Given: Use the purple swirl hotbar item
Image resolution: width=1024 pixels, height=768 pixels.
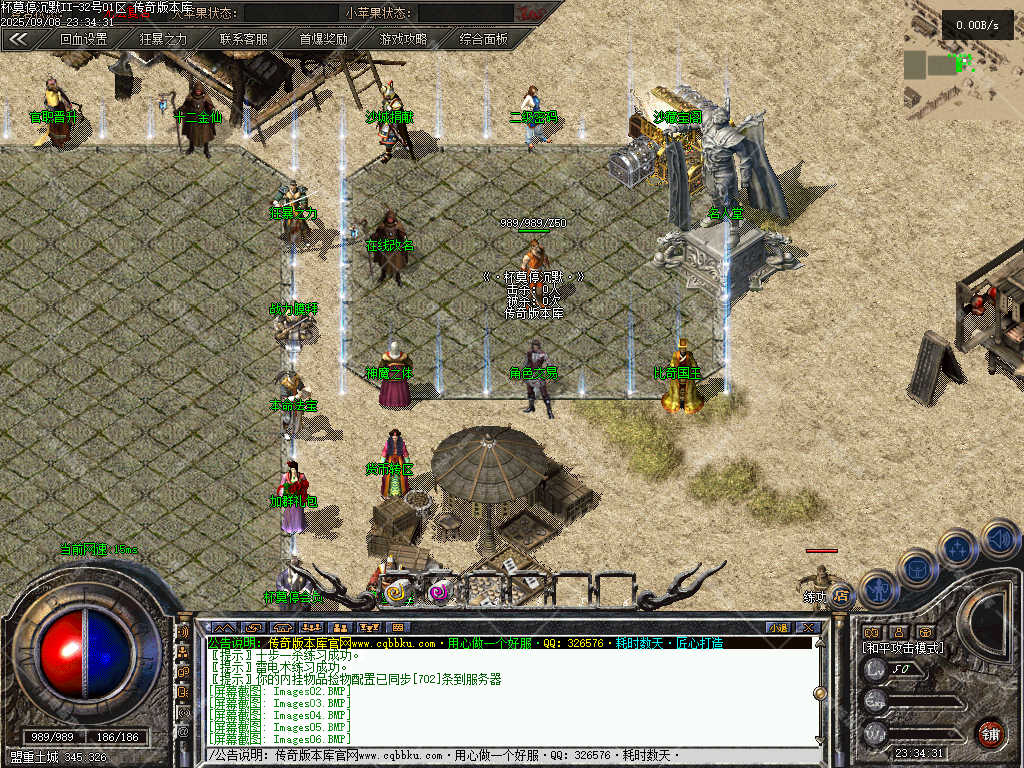Looking at the screenshot, I should [x=437, y=592].
